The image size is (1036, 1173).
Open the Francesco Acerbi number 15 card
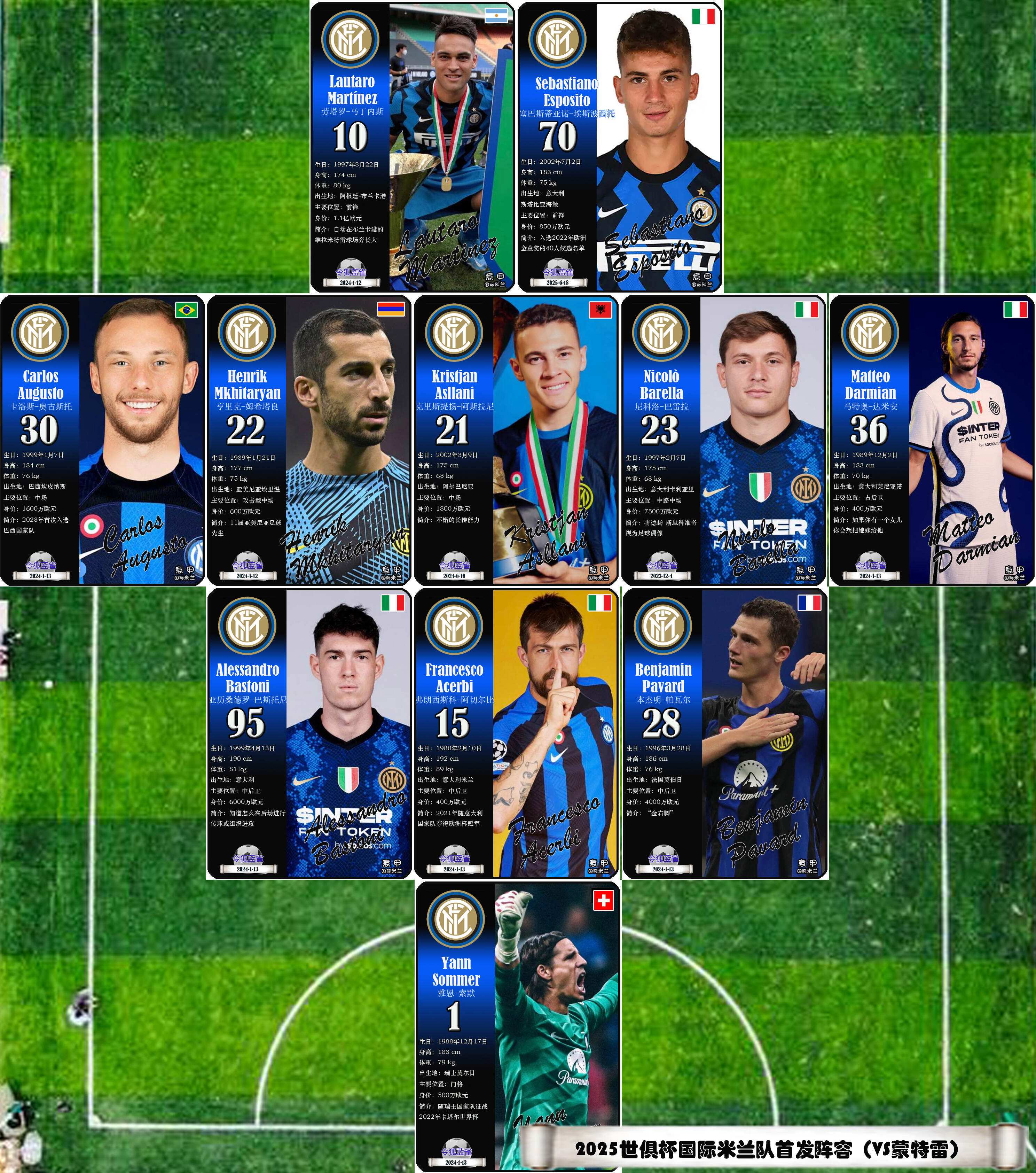click(x=516, y=733)
